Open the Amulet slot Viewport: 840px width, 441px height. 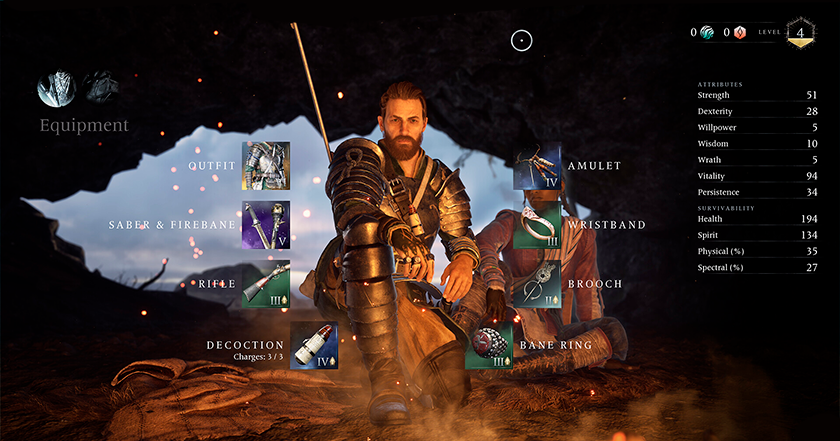coord(537,166)
